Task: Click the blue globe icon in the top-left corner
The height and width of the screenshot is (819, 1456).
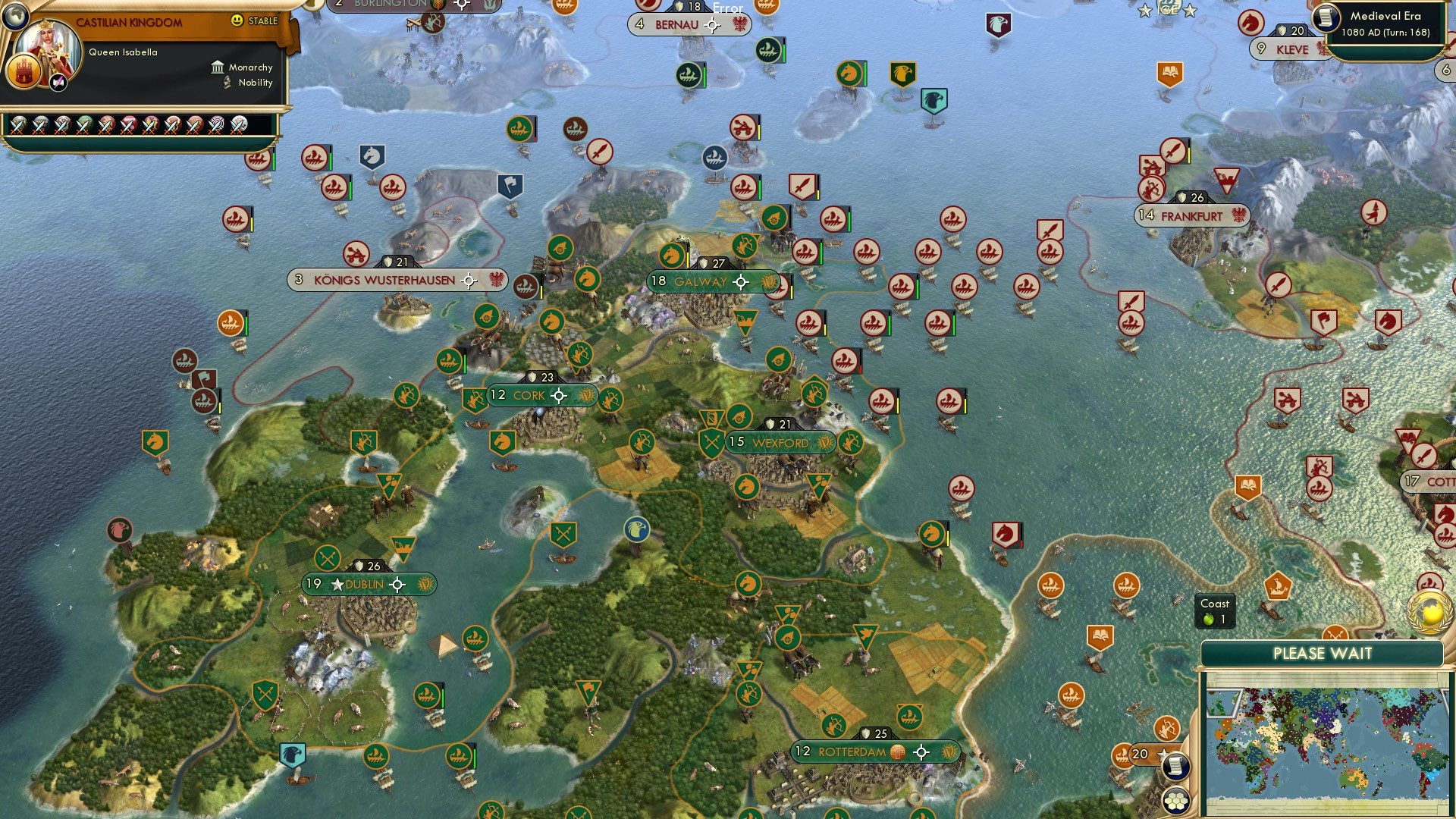Action: click(15, 17)
